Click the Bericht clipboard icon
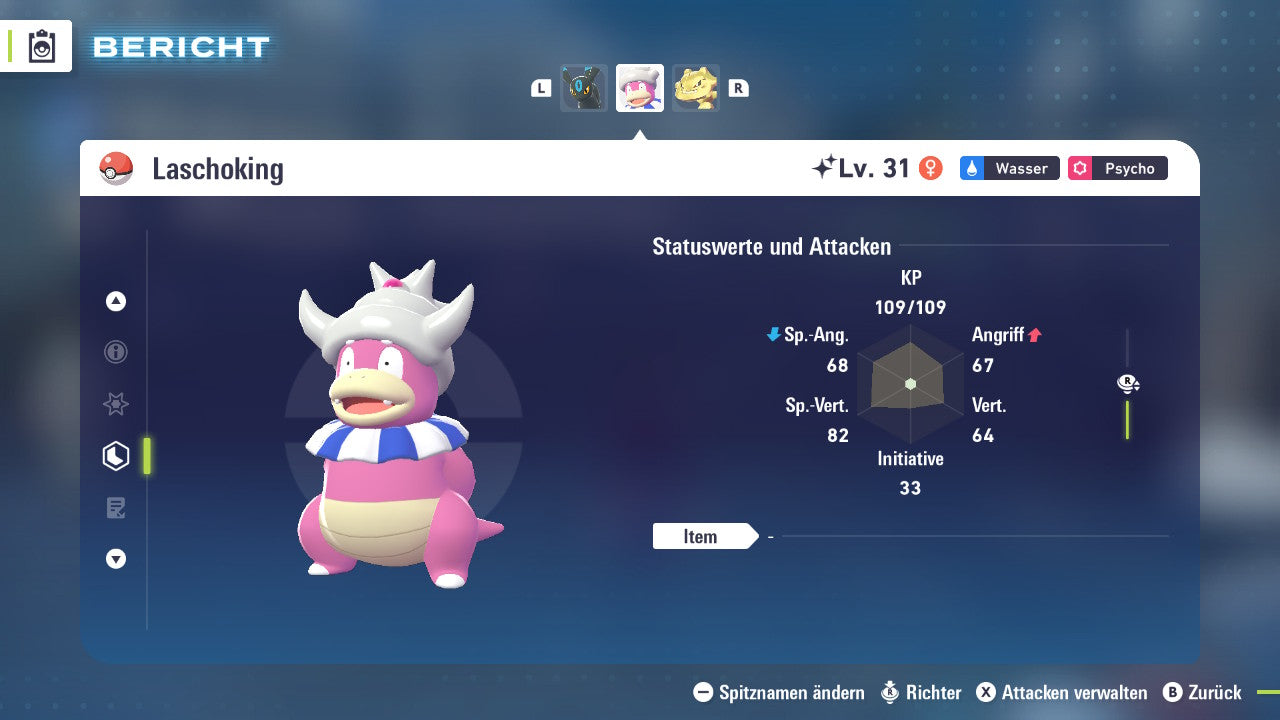This screenshot has width=1280, height=720. [x=42, y=46]
